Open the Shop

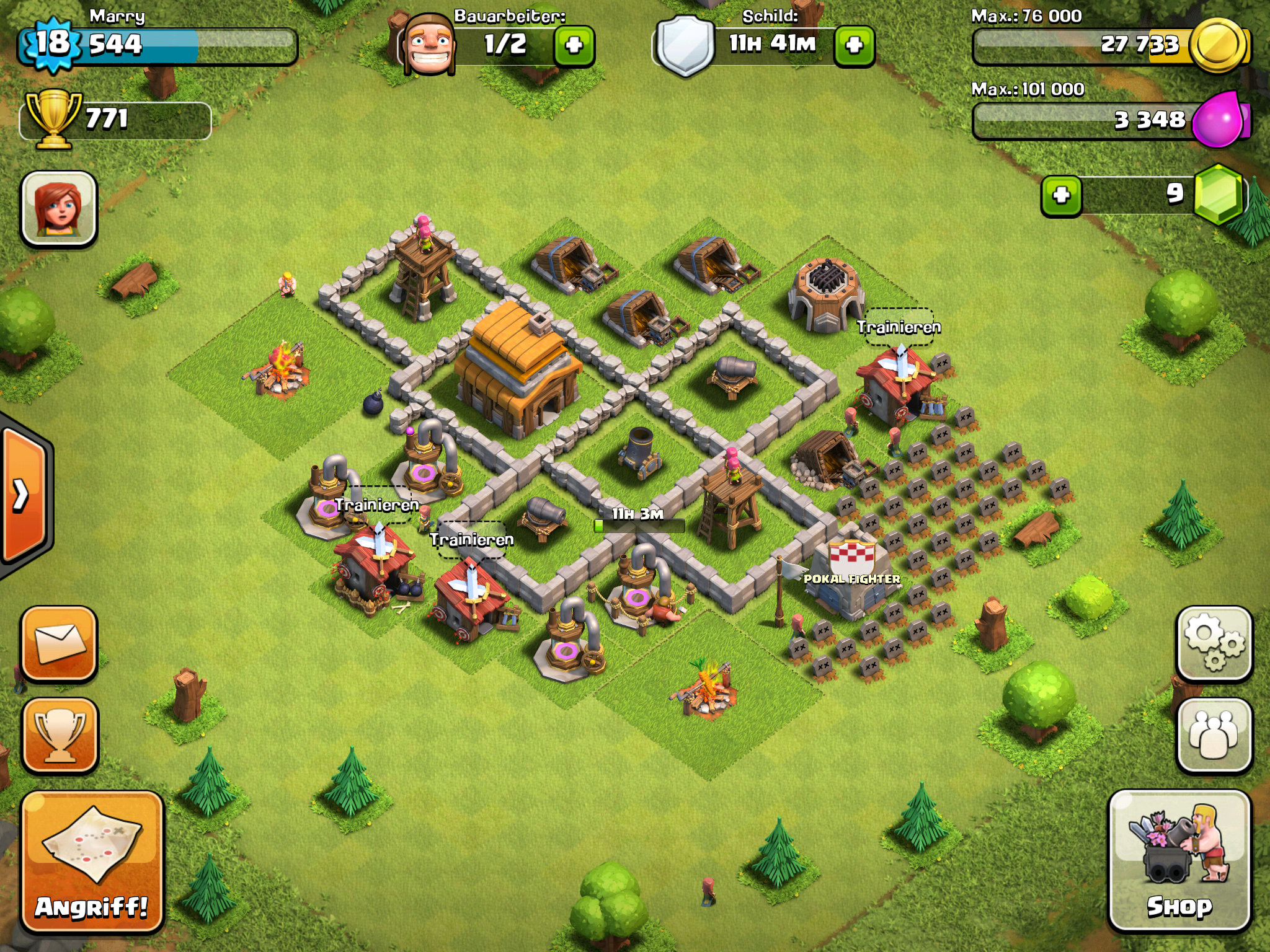tap(1179, 860)
